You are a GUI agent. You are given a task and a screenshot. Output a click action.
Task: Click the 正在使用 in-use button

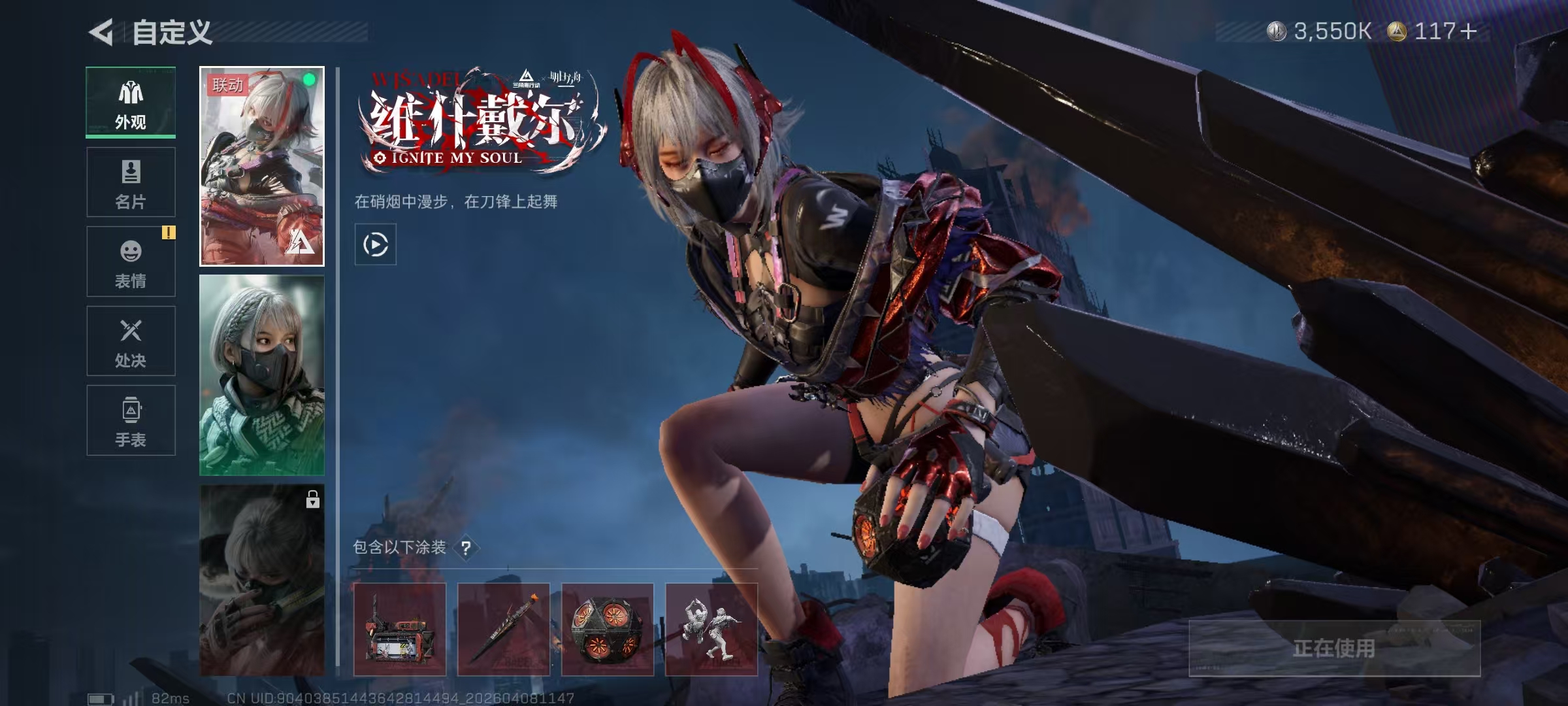tap(1334, 648)
